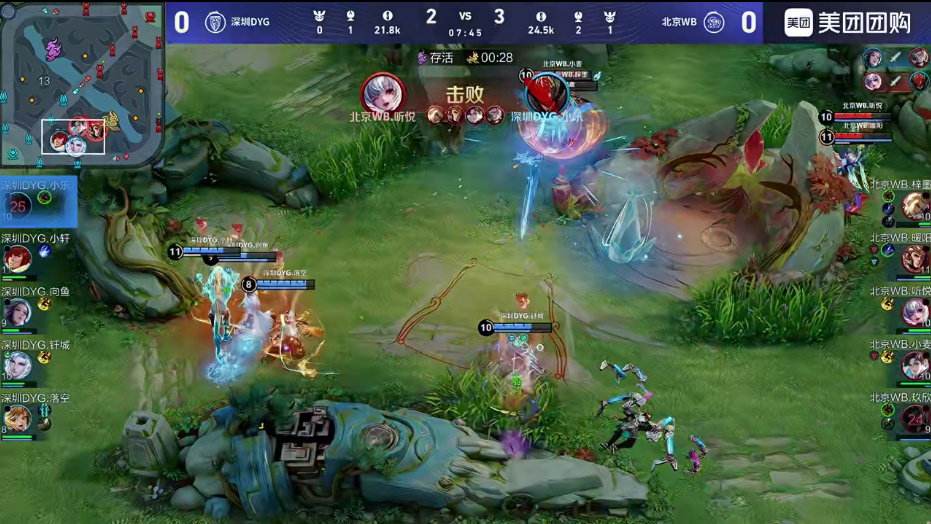Select player 北京WB.玖欣 portrait

(914, 419)
